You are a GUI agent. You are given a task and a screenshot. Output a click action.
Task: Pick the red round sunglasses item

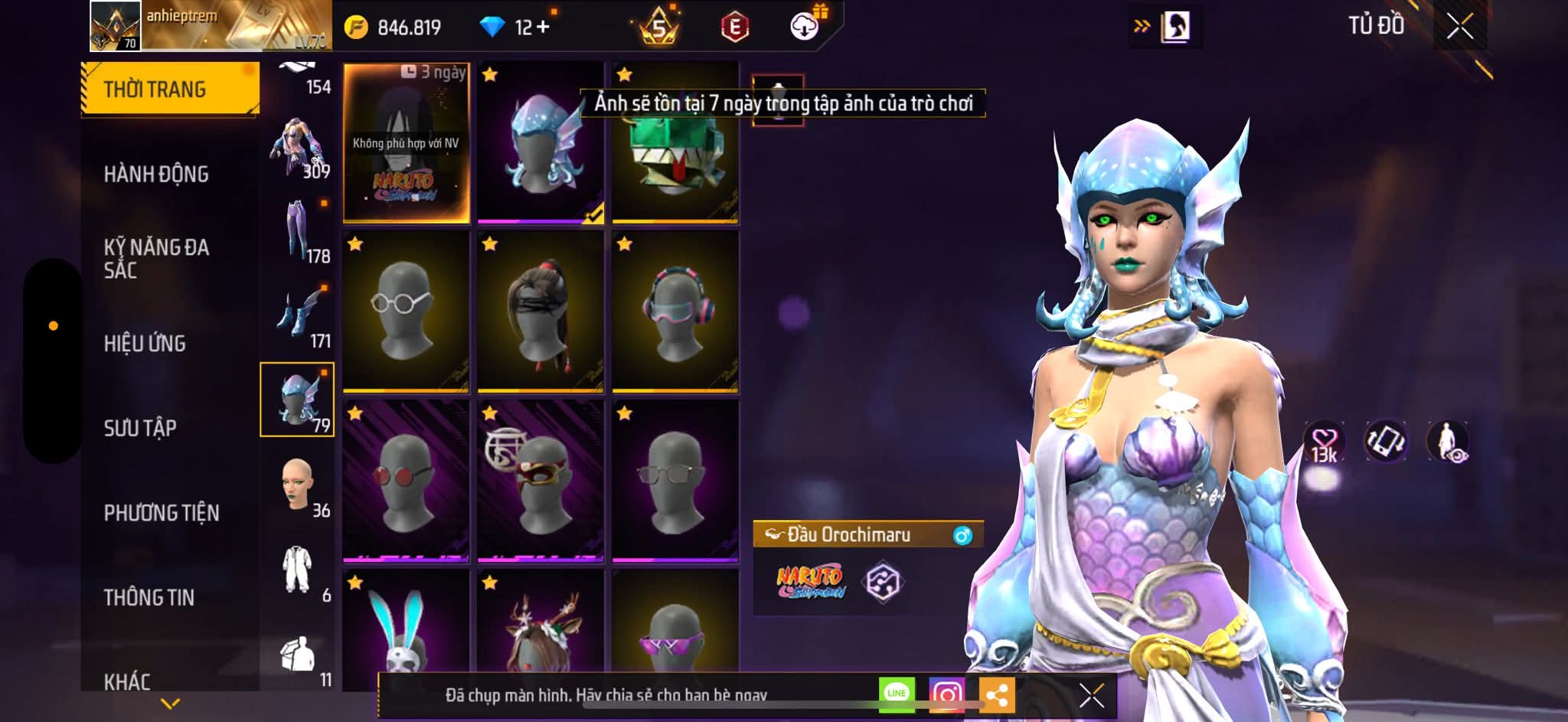[406, 481]
